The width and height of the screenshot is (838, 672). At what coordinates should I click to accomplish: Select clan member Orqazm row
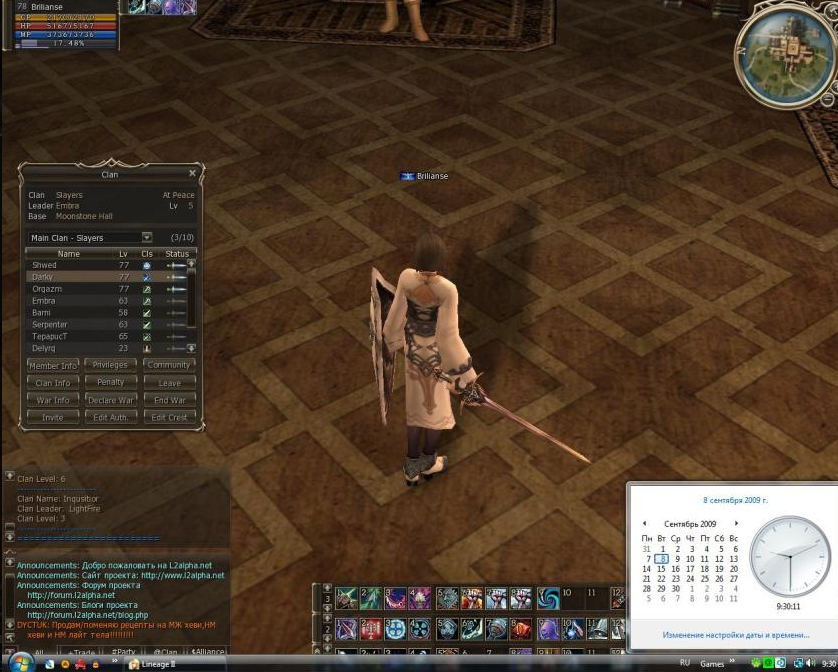47,289
